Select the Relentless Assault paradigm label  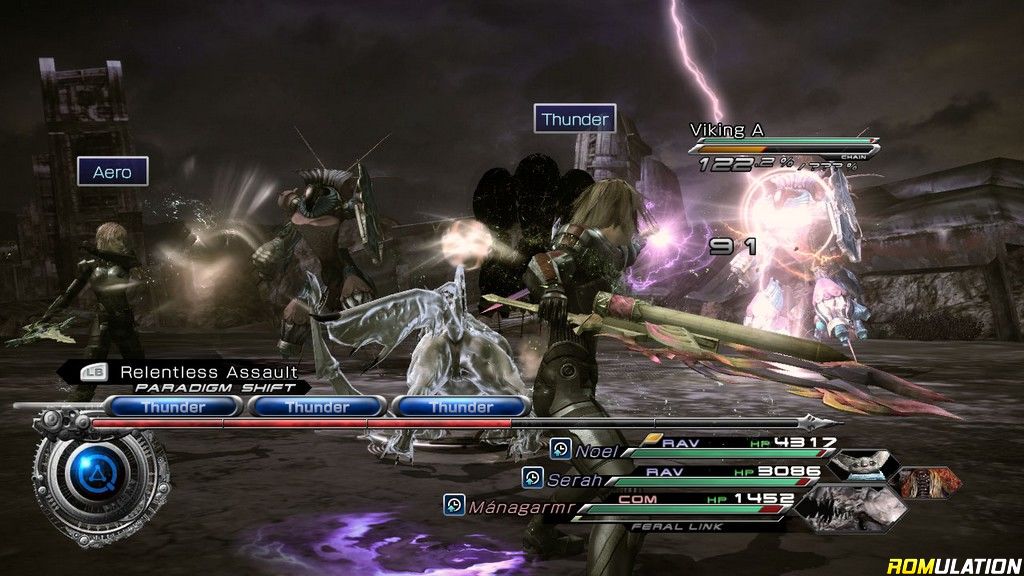208,373
